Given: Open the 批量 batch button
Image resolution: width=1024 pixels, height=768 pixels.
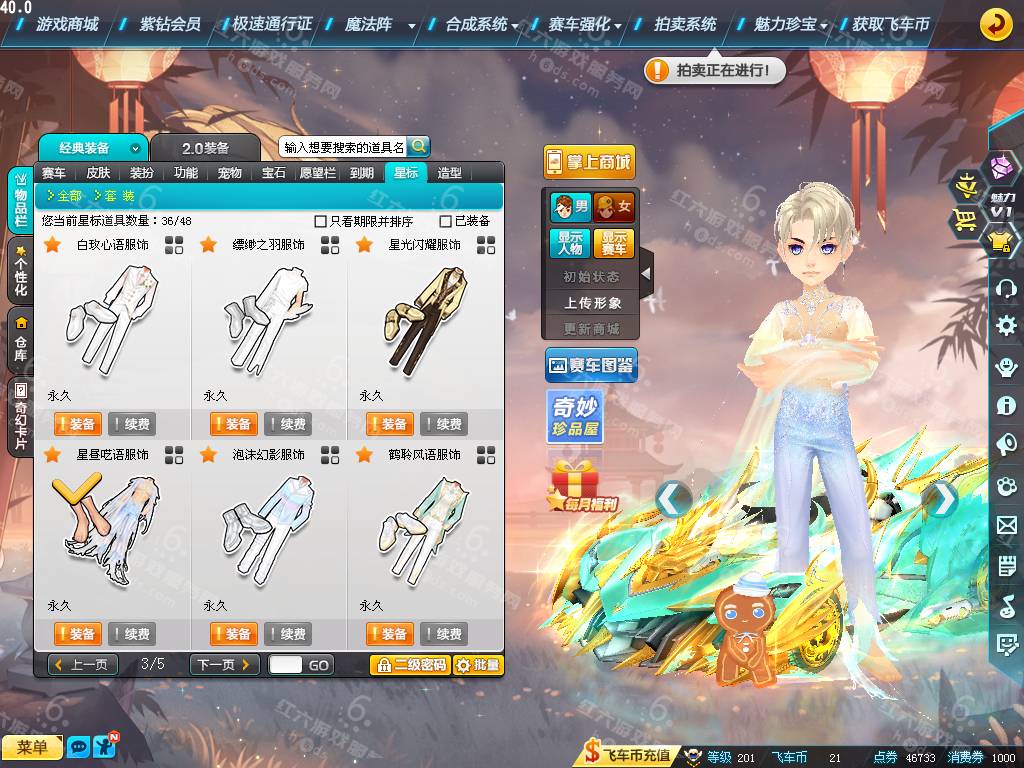Looking at the screenshot, I should click(x=478, y=665).
